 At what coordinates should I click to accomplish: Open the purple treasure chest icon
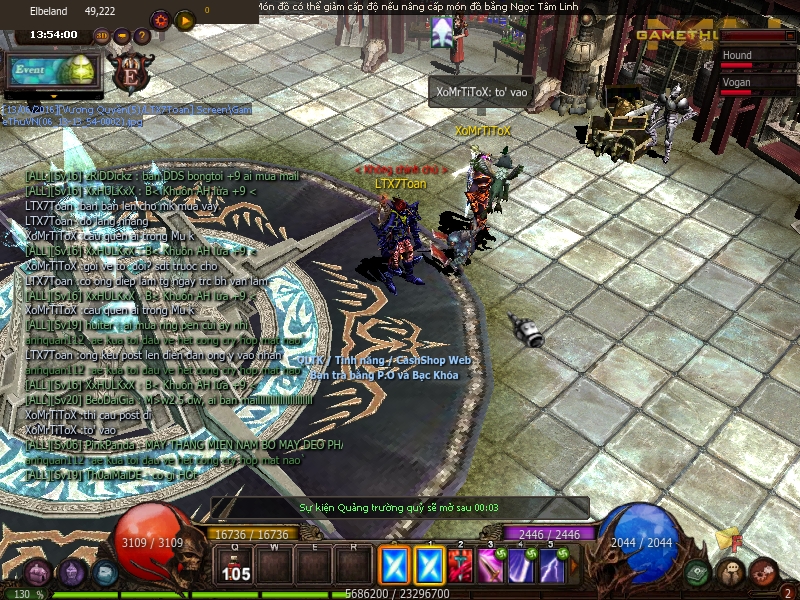tap(37, 573)
